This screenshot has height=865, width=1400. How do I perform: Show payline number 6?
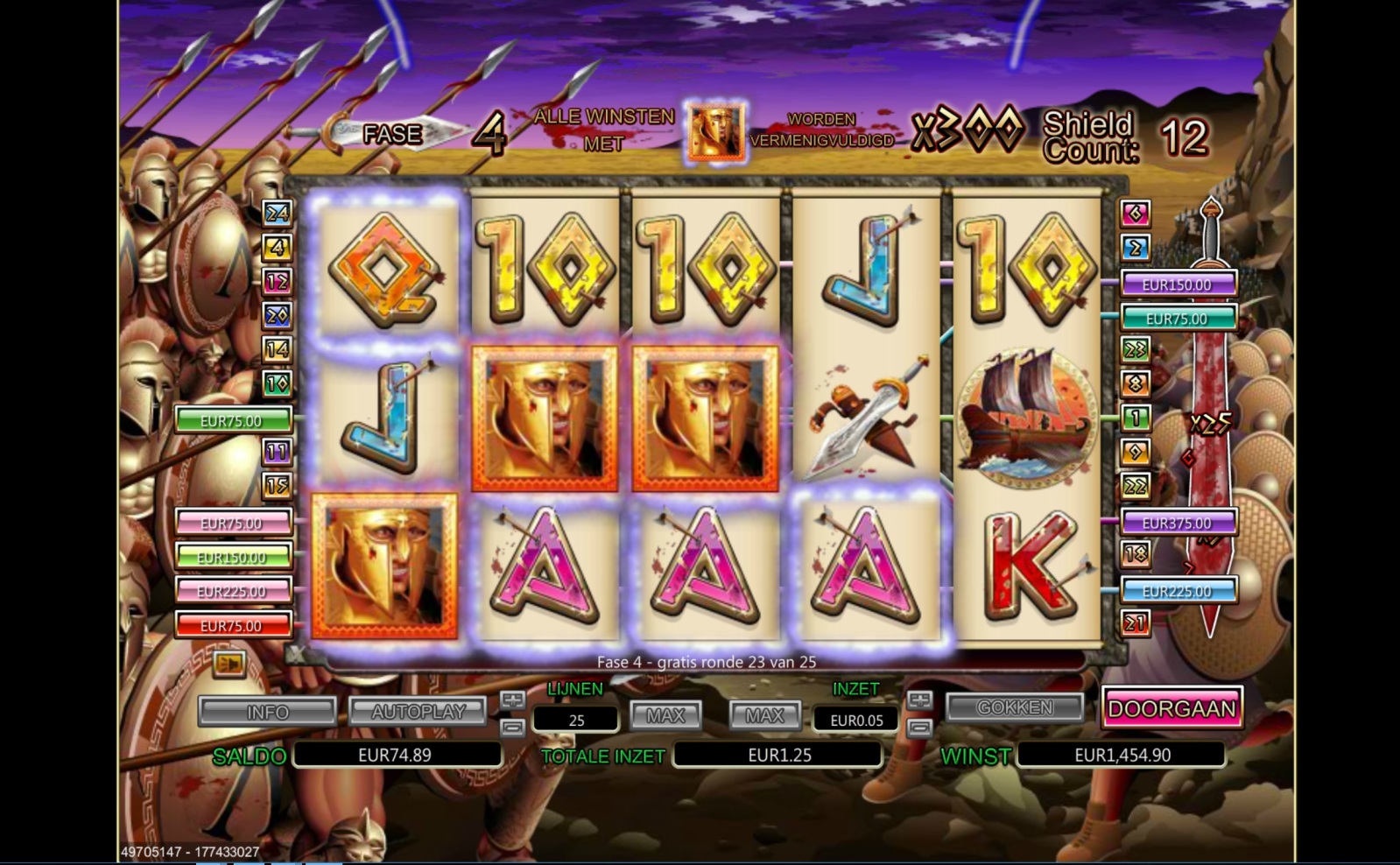[x=1136, y=213]
